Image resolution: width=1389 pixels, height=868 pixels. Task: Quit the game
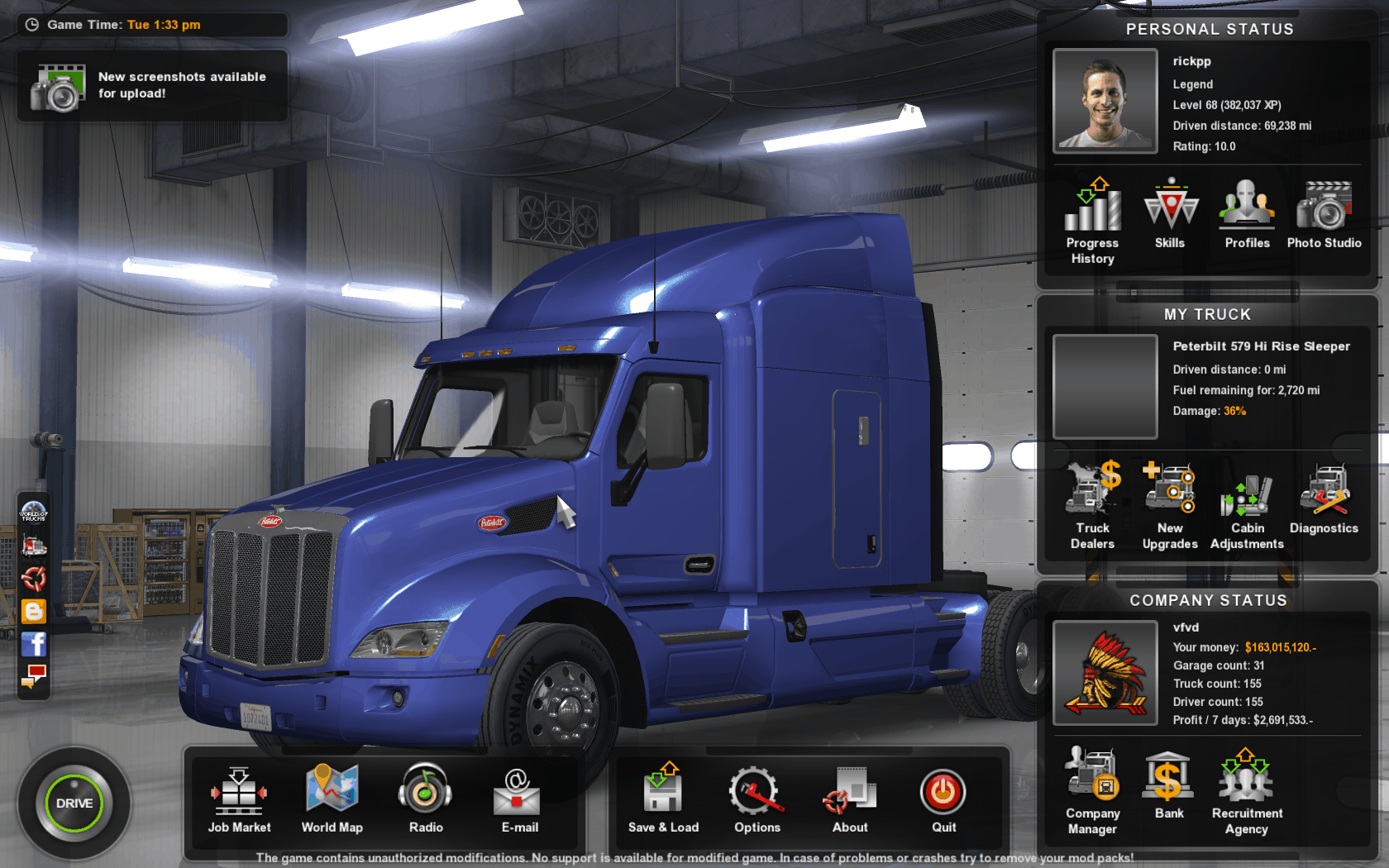pyautogui.click(x=943, y=798)
